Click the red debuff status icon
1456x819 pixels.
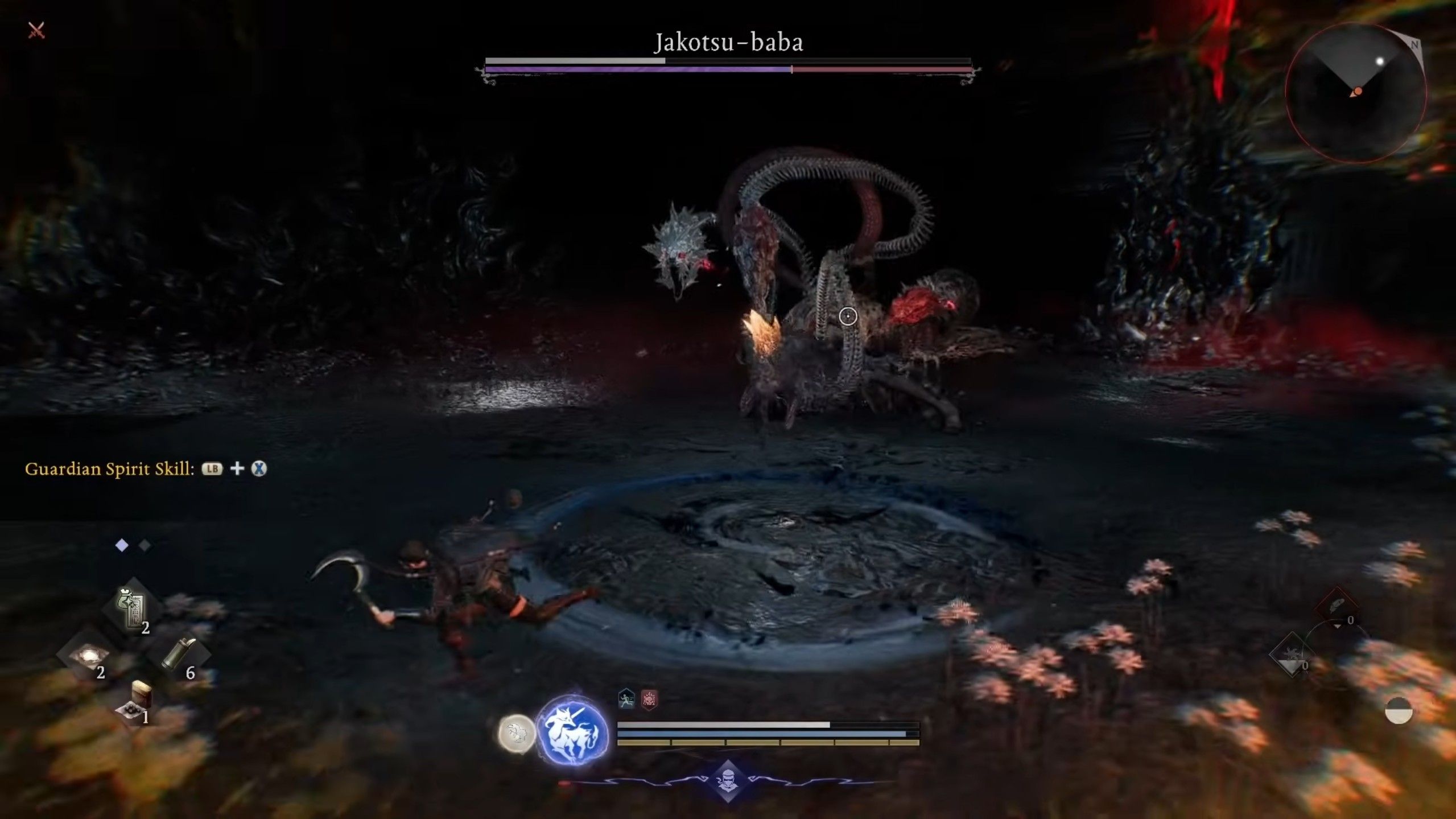(649, 699)
